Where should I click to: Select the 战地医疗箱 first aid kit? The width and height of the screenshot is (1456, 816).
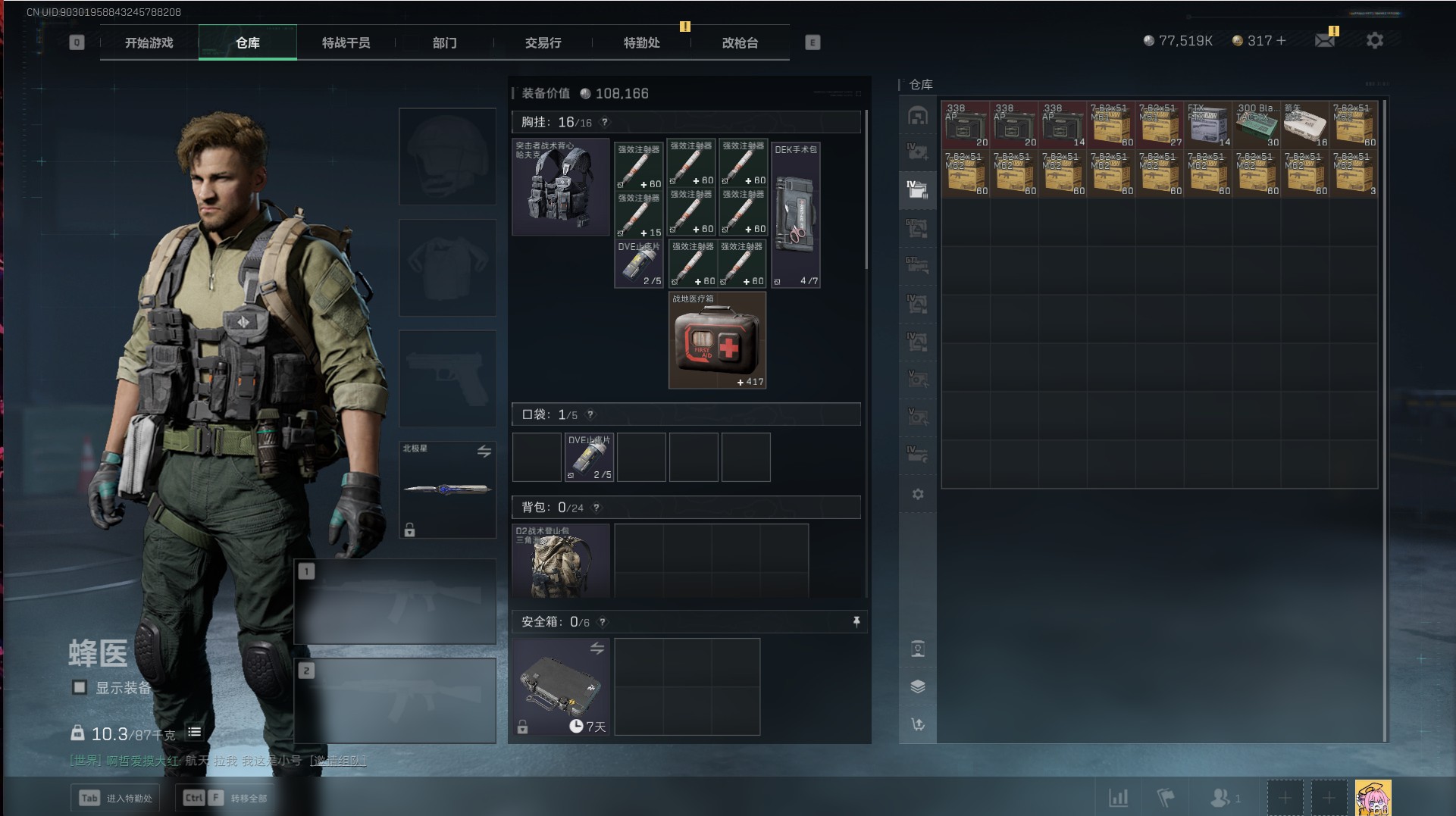[x=717, y=341]
